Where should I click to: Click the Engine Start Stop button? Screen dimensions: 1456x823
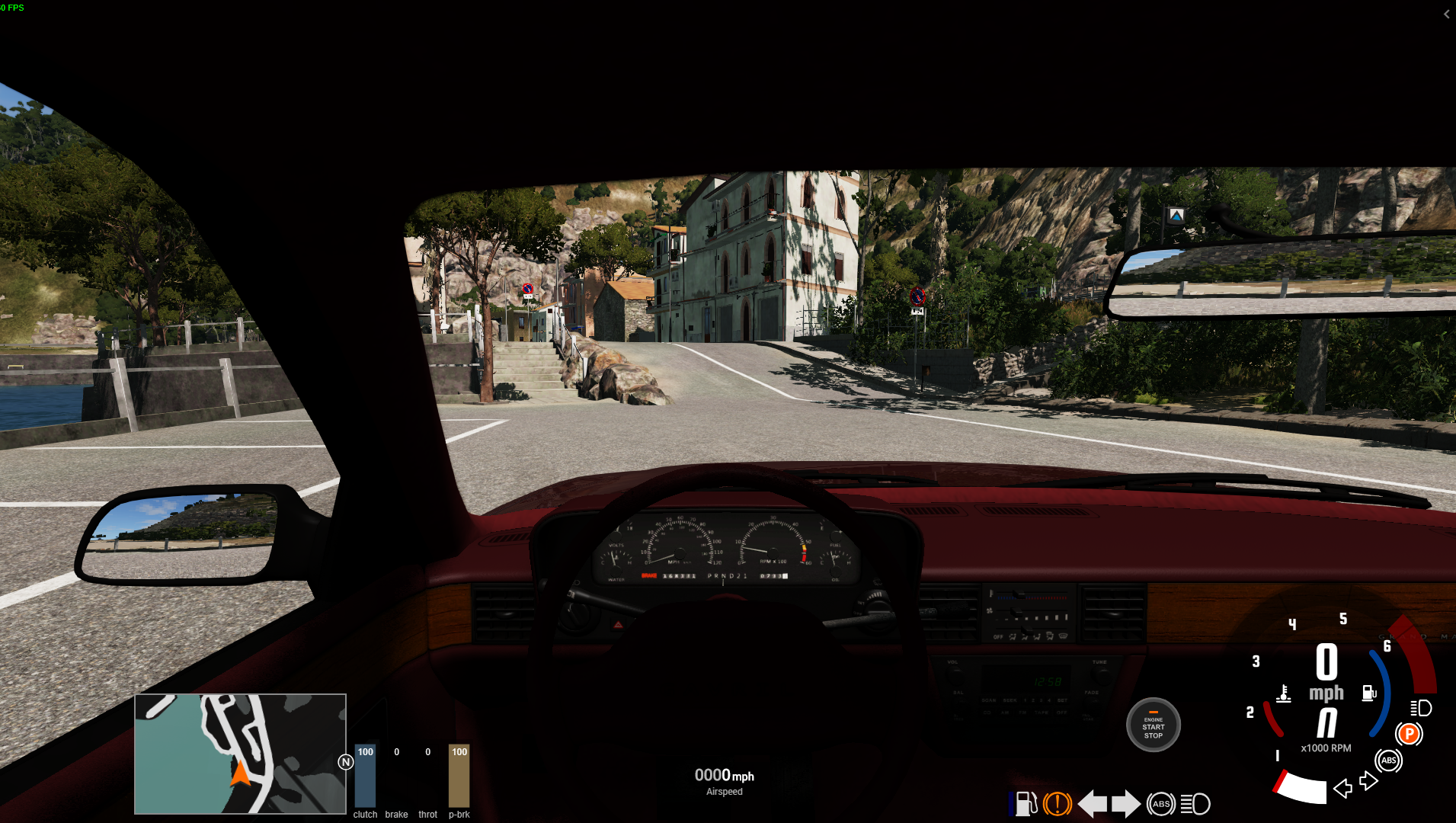1153,725
